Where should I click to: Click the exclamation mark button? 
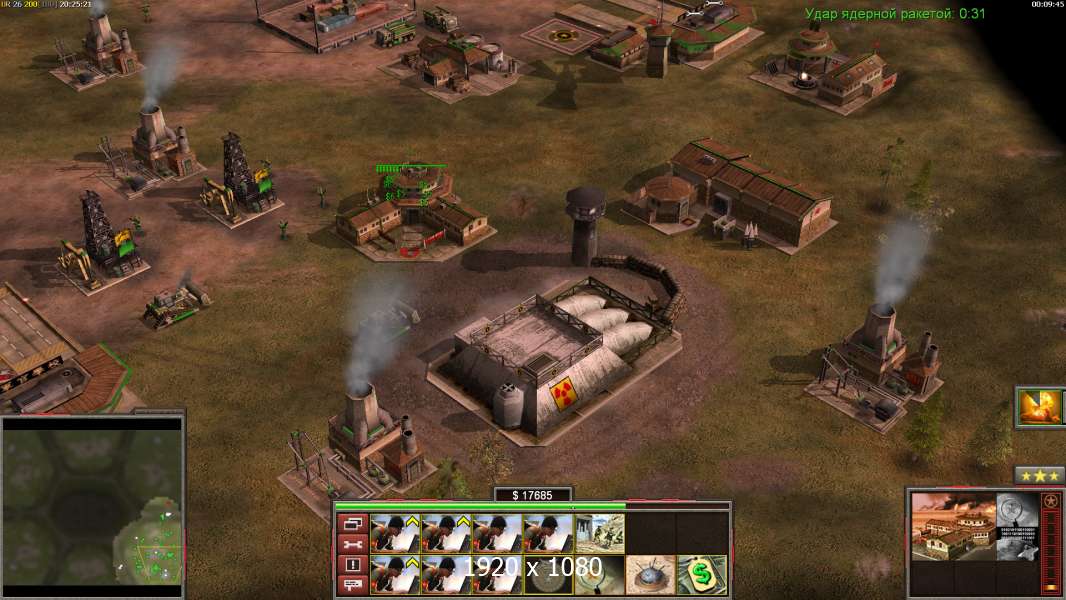[353, 565]
